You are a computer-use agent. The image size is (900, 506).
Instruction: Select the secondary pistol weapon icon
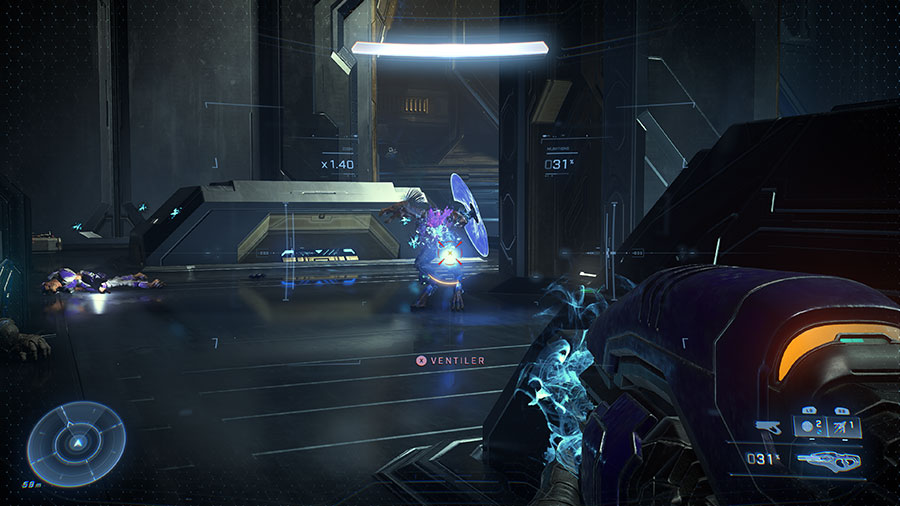(769, 427)
